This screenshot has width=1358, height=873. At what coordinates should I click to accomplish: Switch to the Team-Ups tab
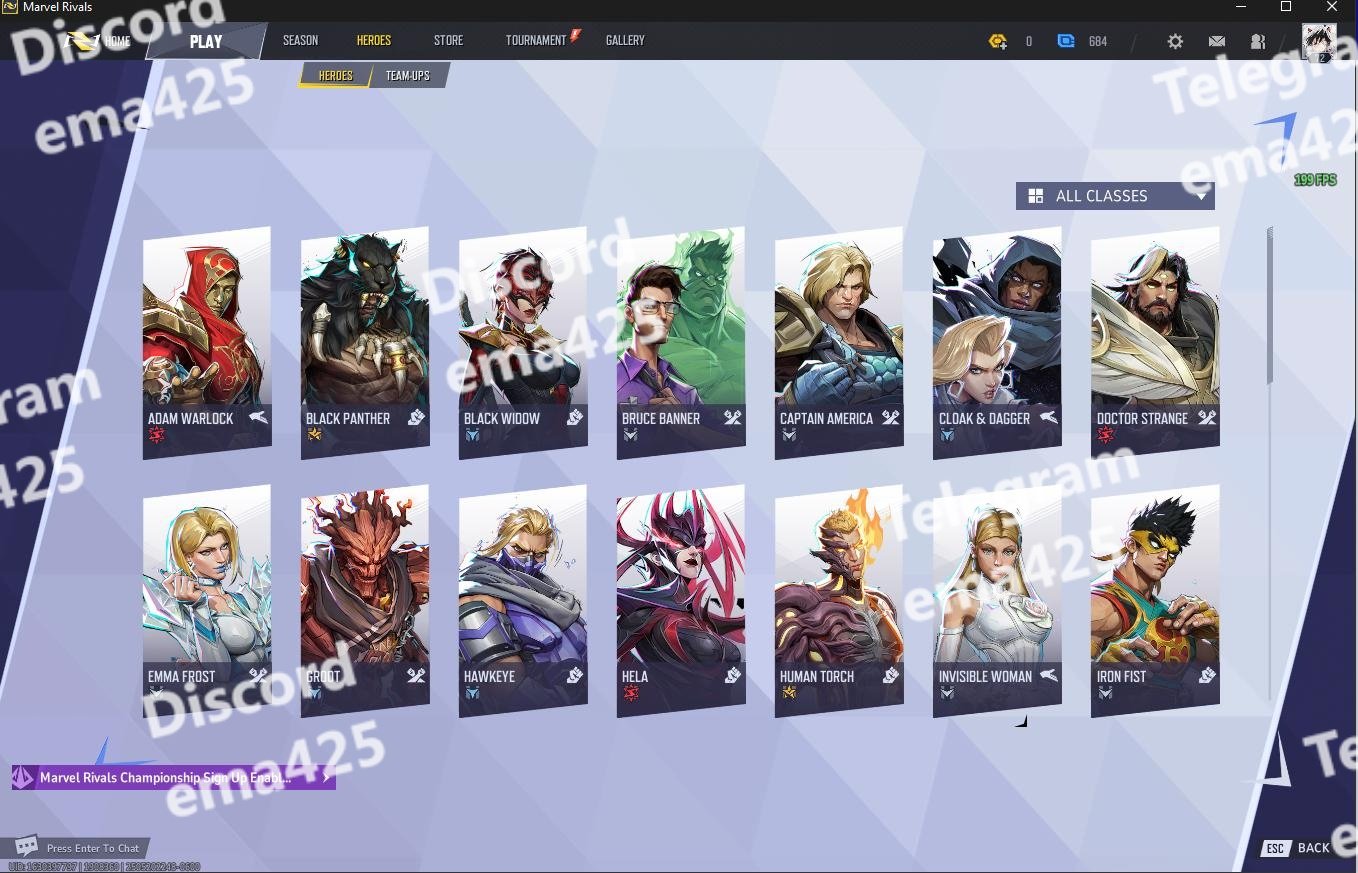[408, 76]
